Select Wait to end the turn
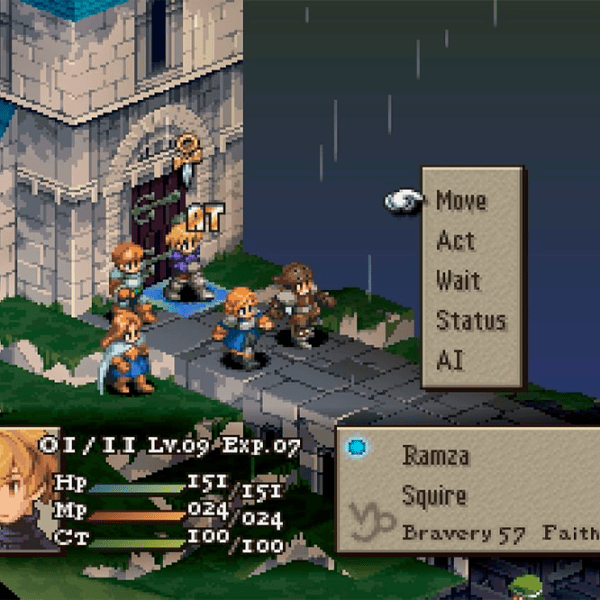 (458, 281)
